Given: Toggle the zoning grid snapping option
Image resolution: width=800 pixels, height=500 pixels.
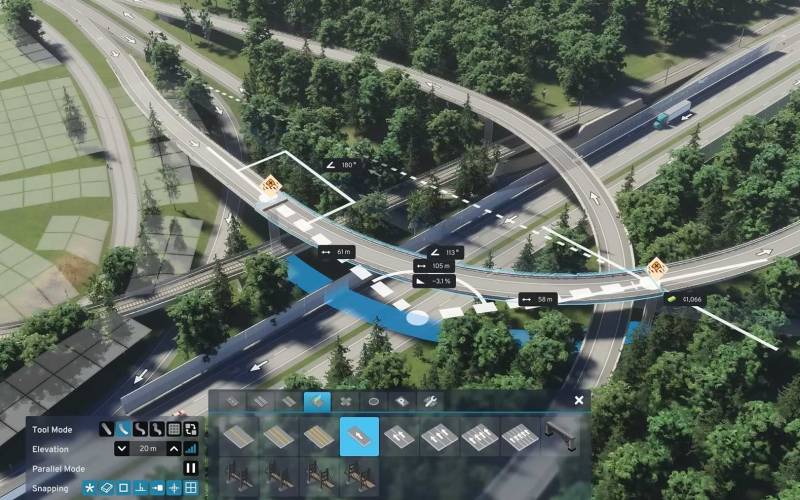Looking at the screenshot, I should click(191, 488).
